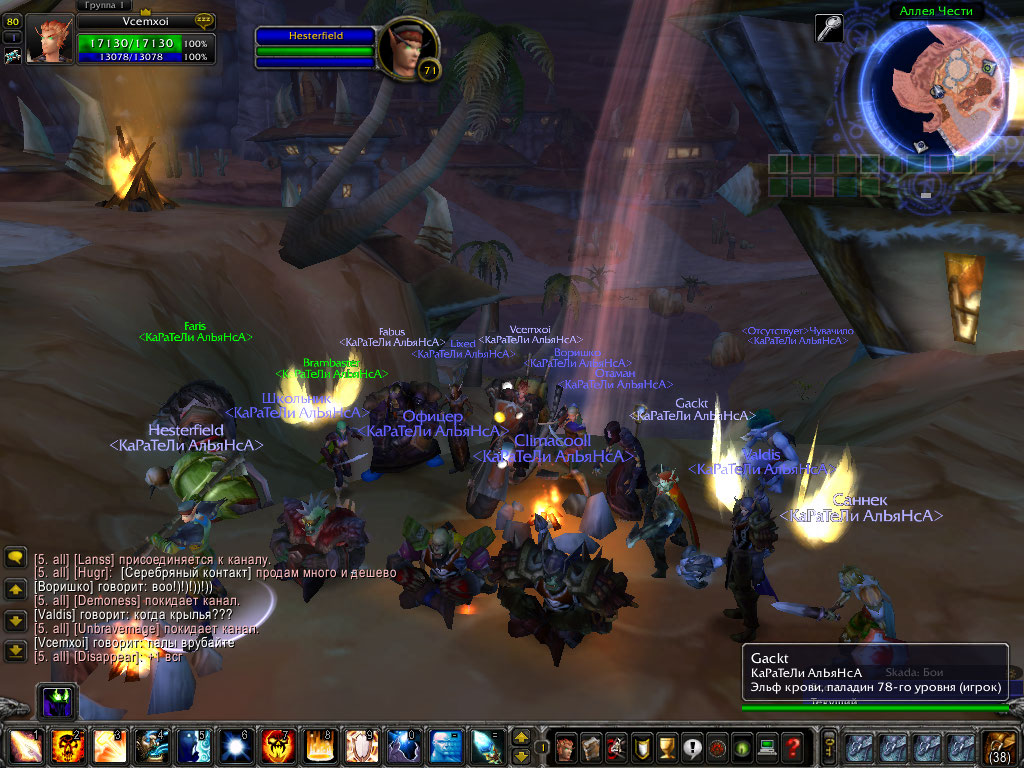Click the silver key icon beside the minimap
The height and width of the screenshot is (768, 1024).
[829, 27]
